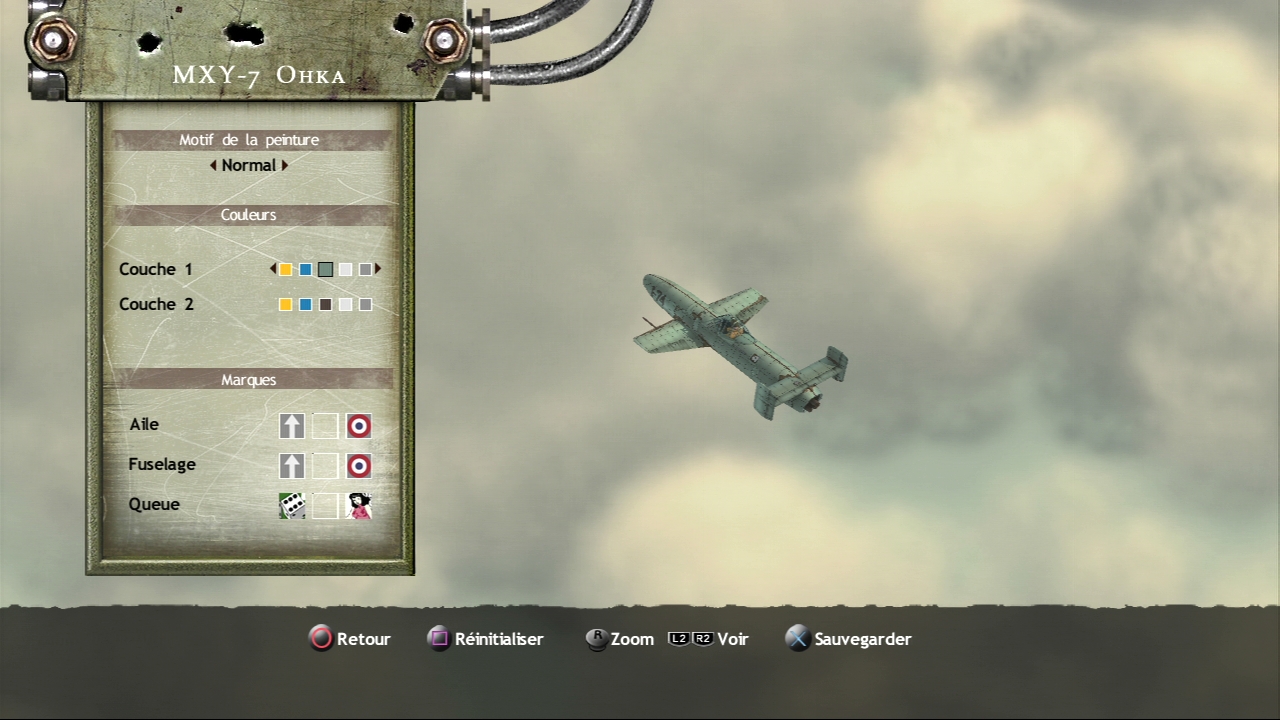Set Couche 1 to the white swatch
This screenshot has height=720, width=1280.
pos(345,269)
